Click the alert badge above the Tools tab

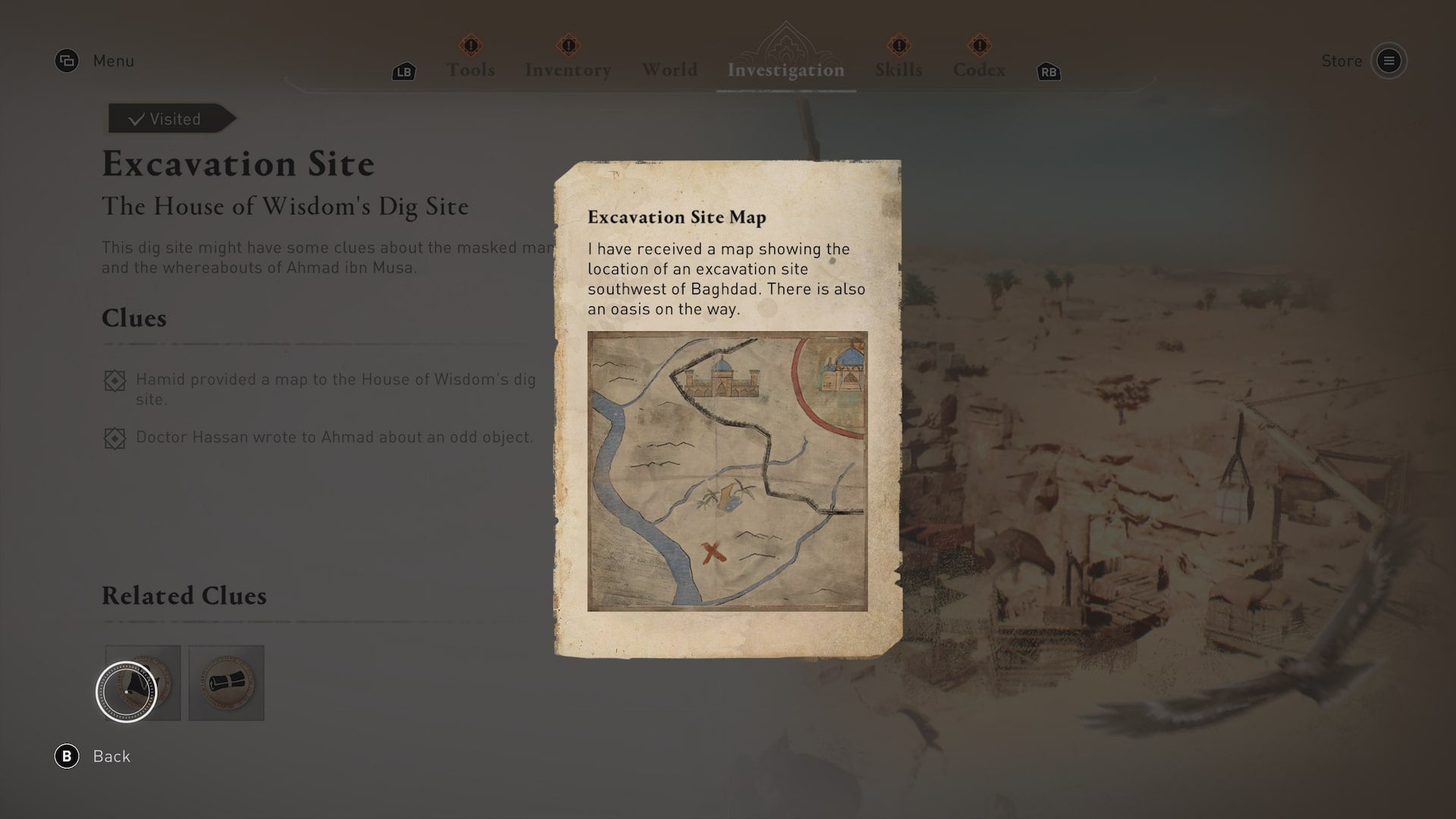(x=471, y=47)
